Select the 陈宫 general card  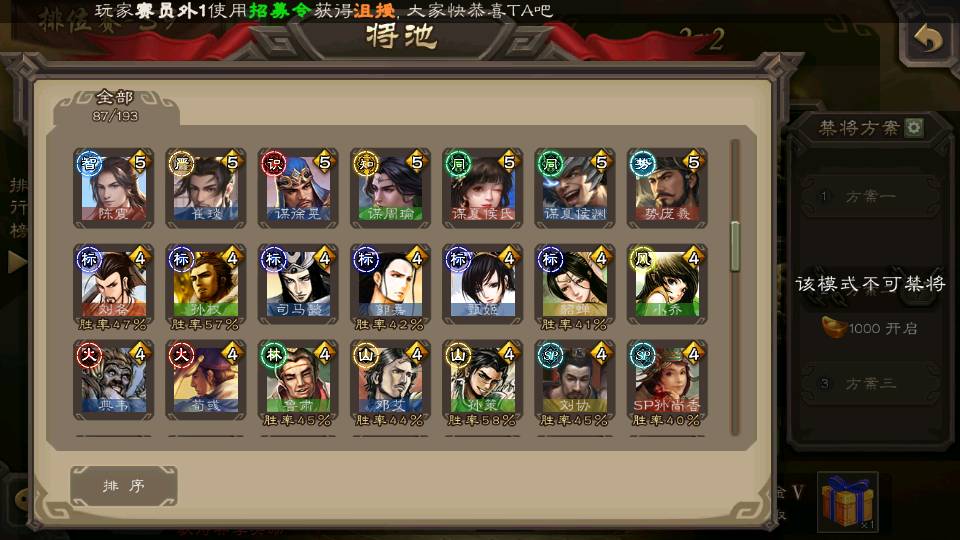(113, 188)
